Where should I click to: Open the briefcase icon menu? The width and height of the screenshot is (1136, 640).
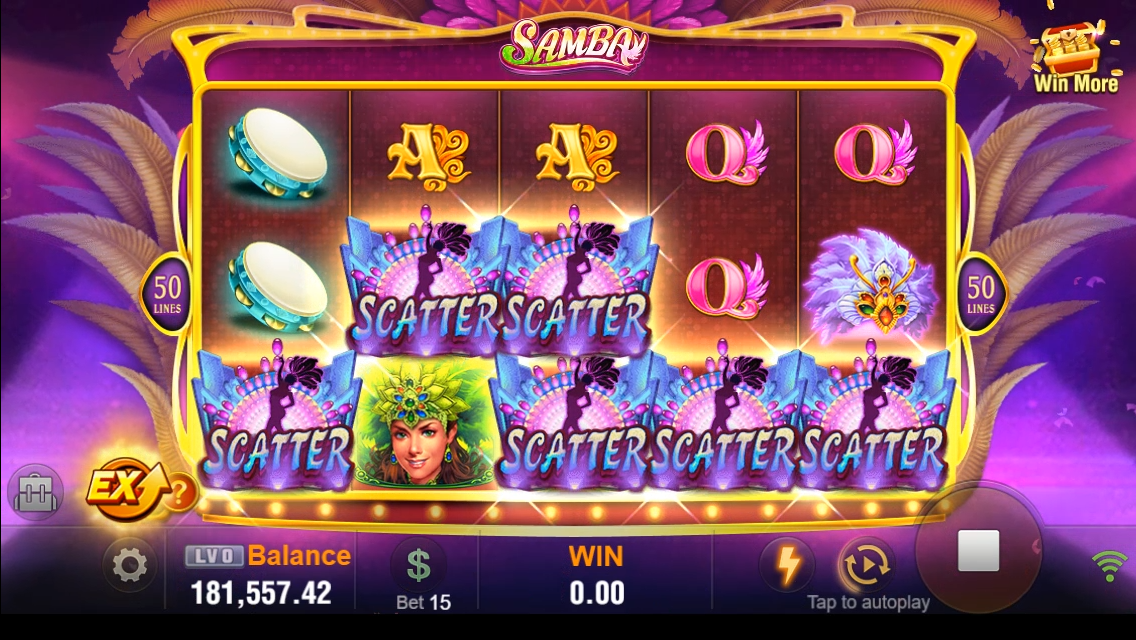(36, 493)
